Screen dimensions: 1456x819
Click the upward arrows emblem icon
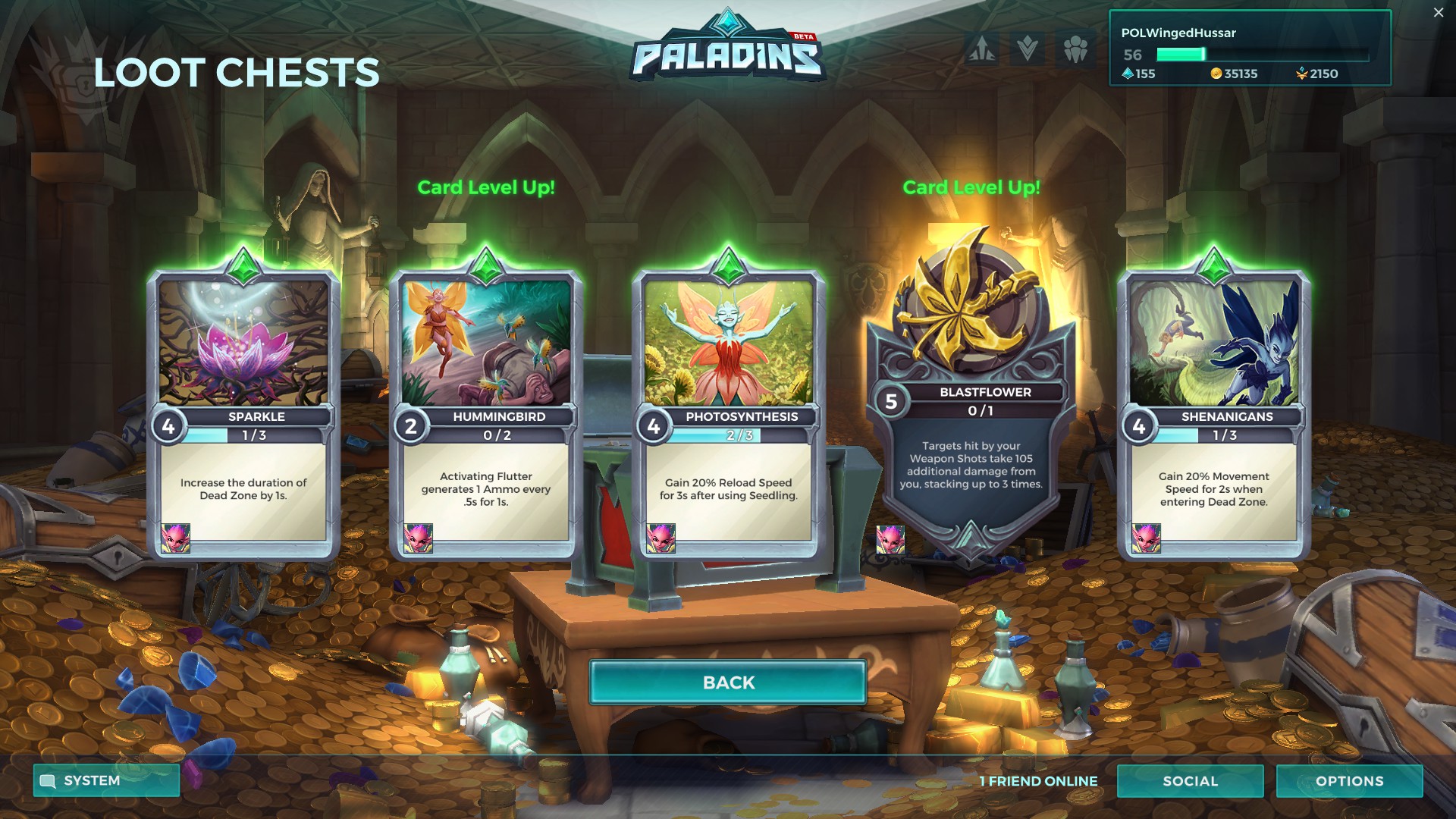pos(982,49)
